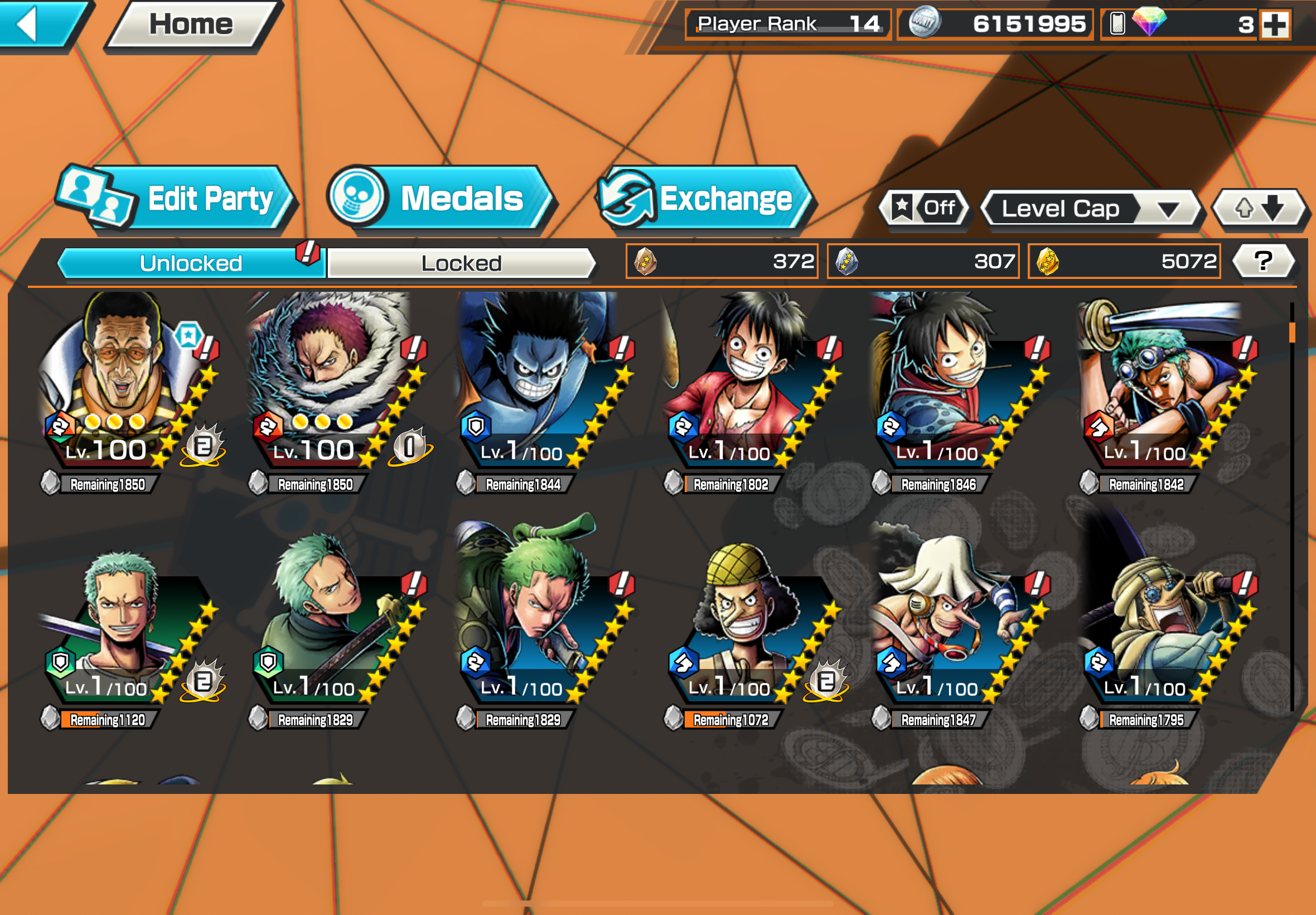Switch to the Unlocked tab
The width and height of the screenshot is (1316, 915).
click(x=191, y=263)
